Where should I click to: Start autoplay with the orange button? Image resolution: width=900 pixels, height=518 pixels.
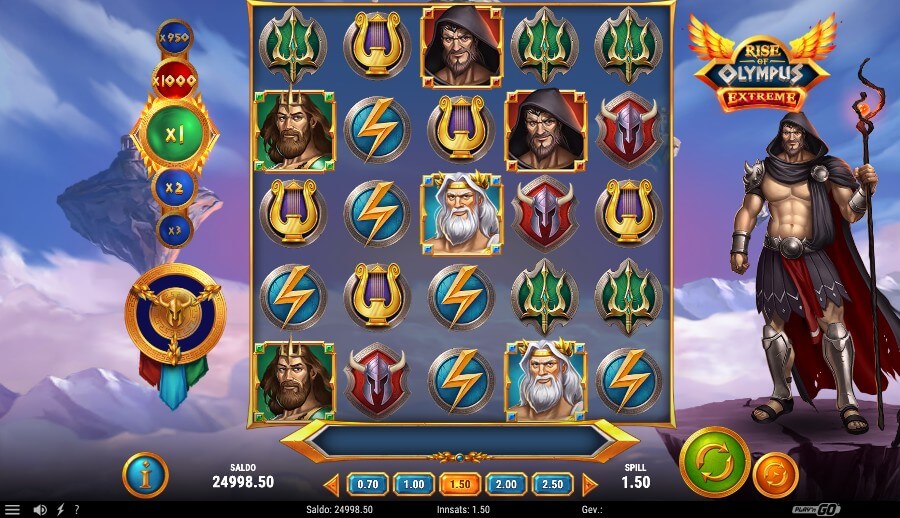(775, 476)
